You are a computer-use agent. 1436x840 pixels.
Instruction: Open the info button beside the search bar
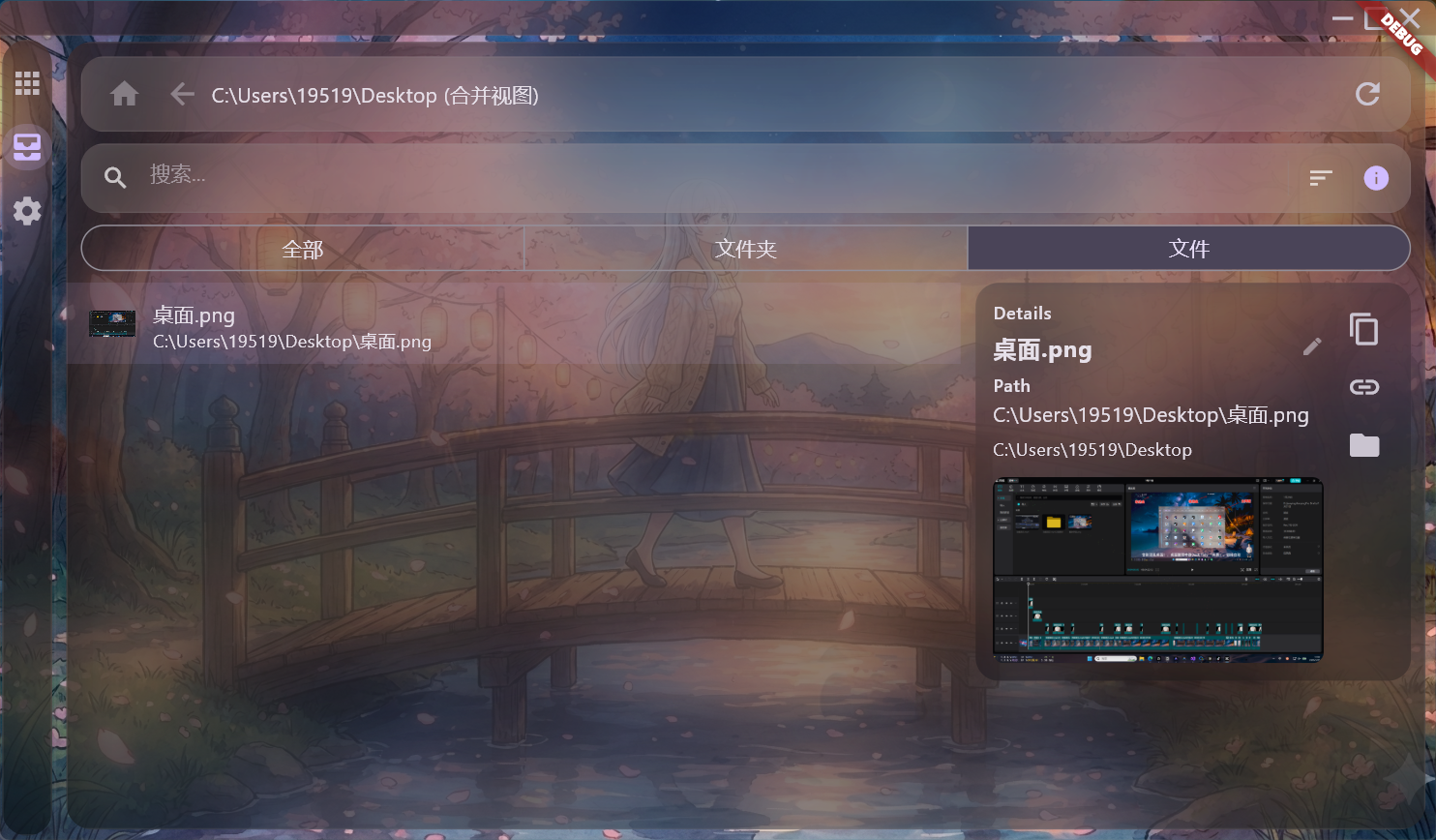[x=1375, y=178]
